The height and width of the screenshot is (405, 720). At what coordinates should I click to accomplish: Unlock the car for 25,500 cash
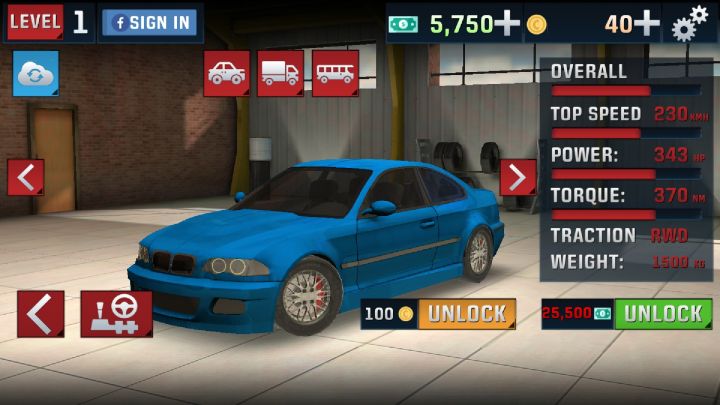(662, 314)
